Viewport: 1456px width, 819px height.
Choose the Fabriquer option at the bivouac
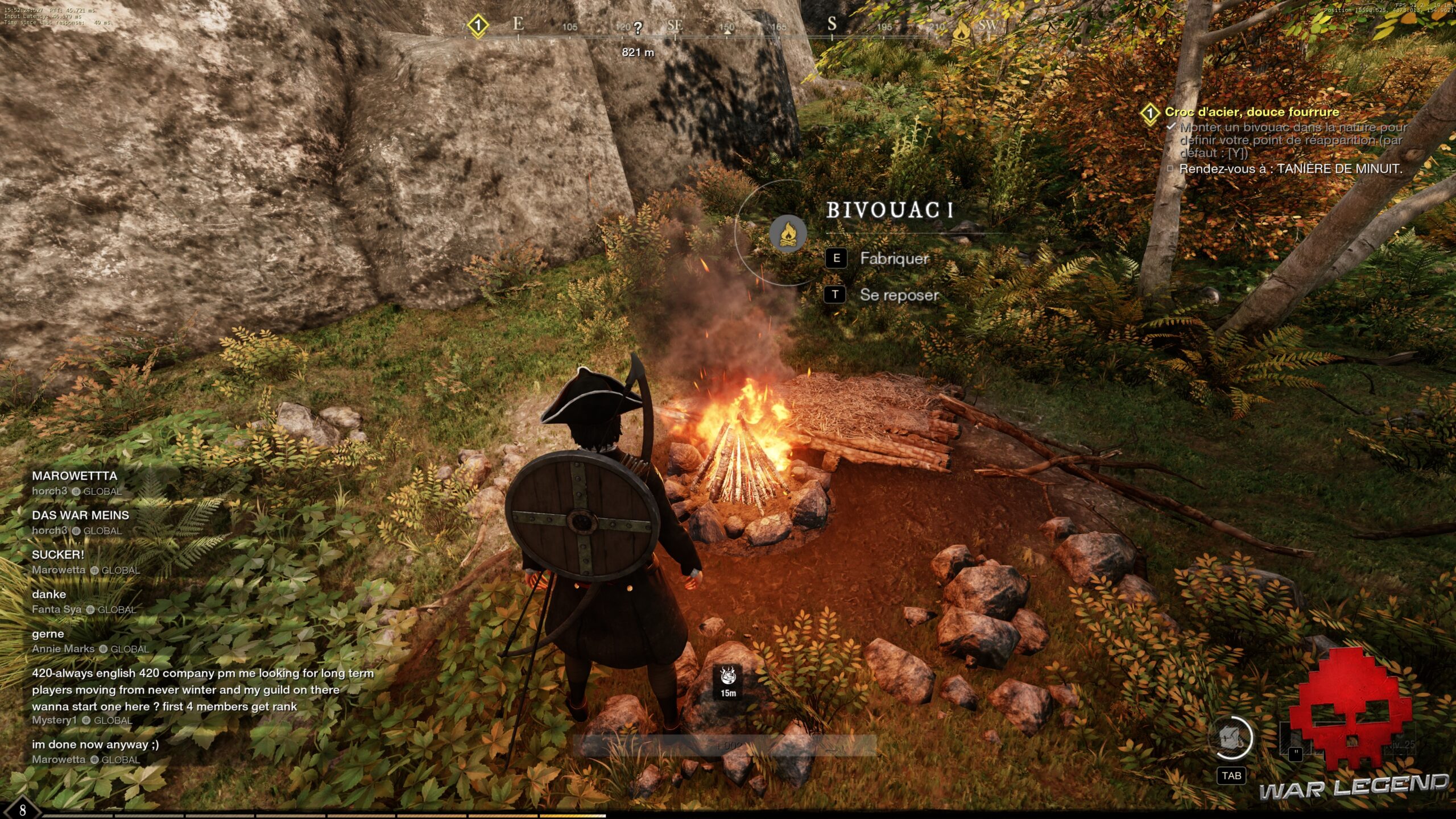point(894,259)
